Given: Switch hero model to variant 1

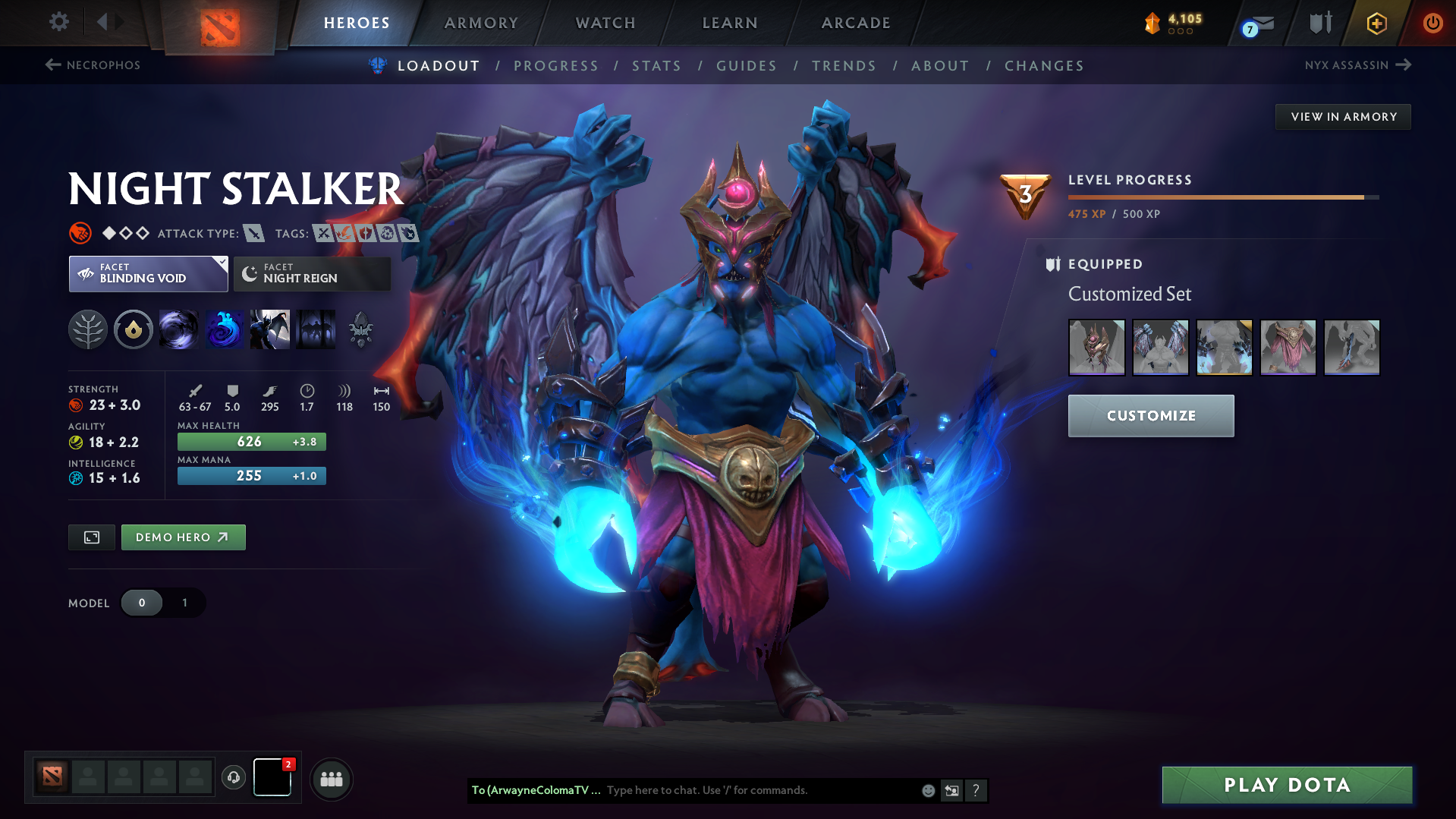Looking at the screenshot, I should coord(184,603).
